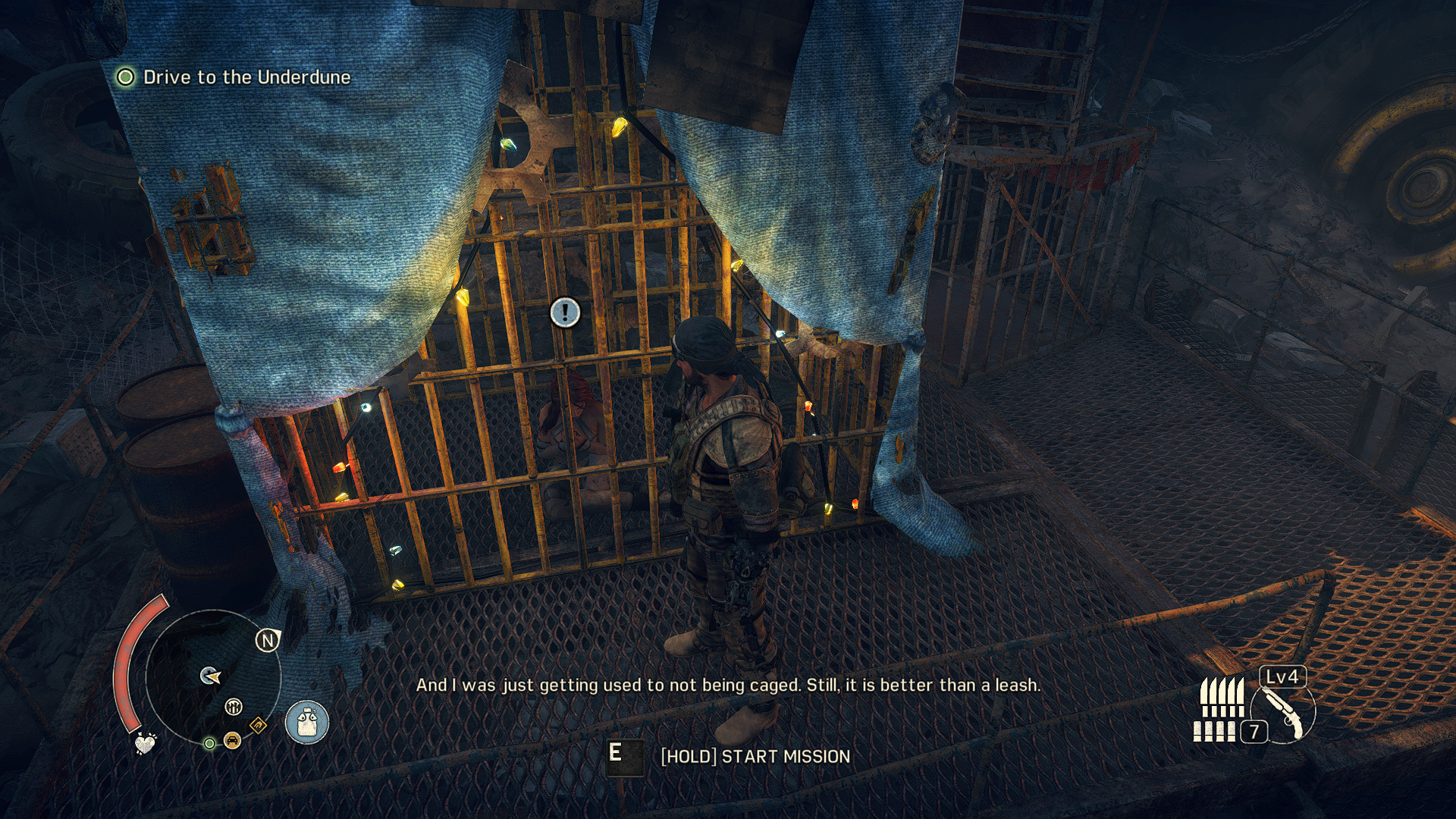This screenshot has width=1456, height=819.
Task: Click the white heart health icon
Action: coord(145,742)
